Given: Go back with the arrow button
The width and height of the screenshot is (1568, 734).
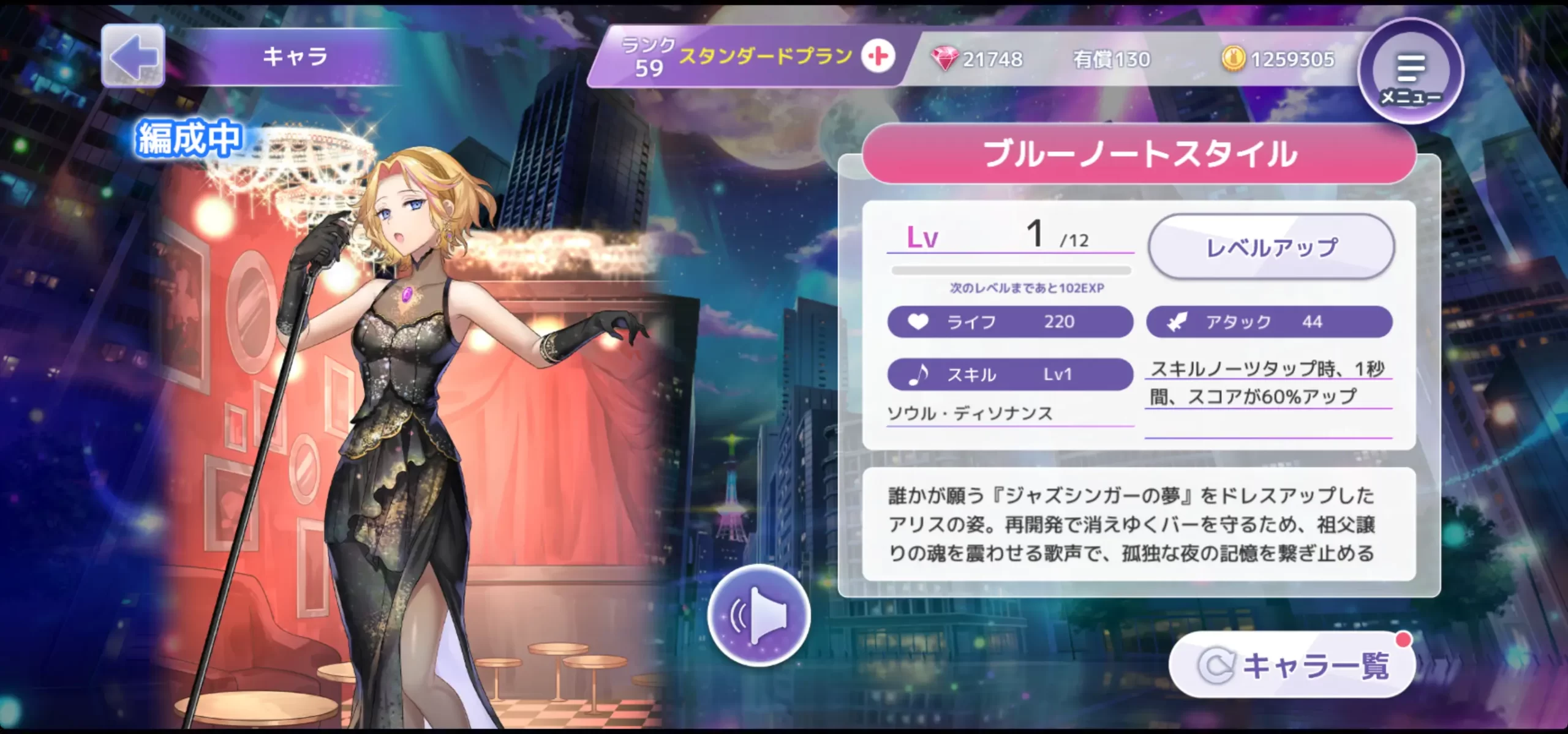Looking at the screenshot, I should (x=133, y=56).
